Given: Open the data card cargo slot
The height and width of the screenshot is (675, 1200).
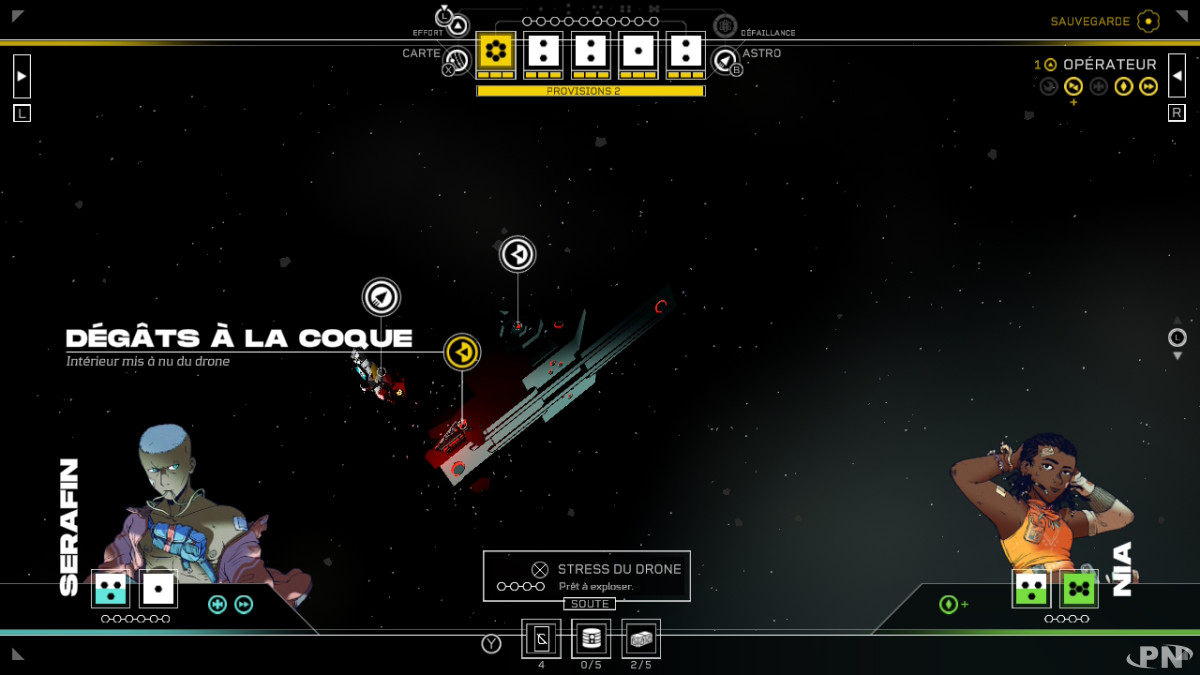Looking at the screenshot, I should (541, 638).
